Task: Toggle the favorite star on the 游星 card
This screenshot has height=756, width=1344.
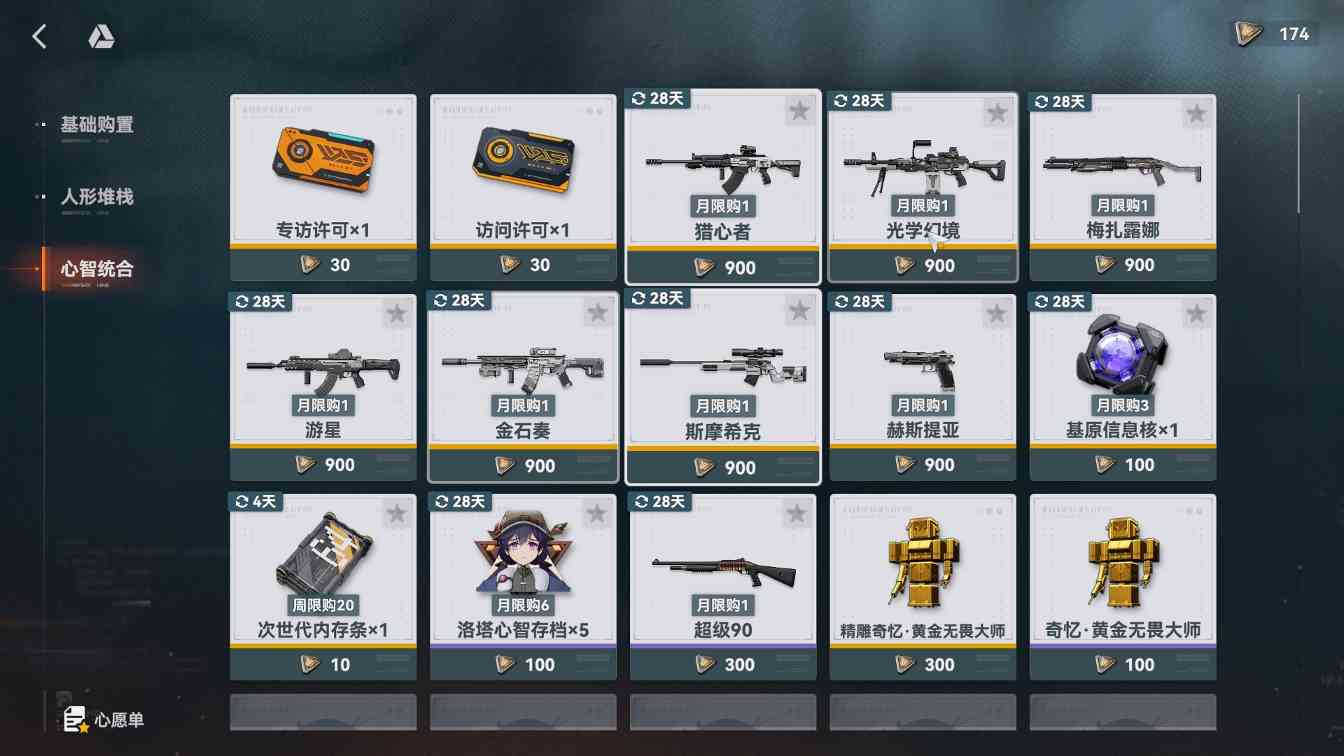Action: point(397,312)
